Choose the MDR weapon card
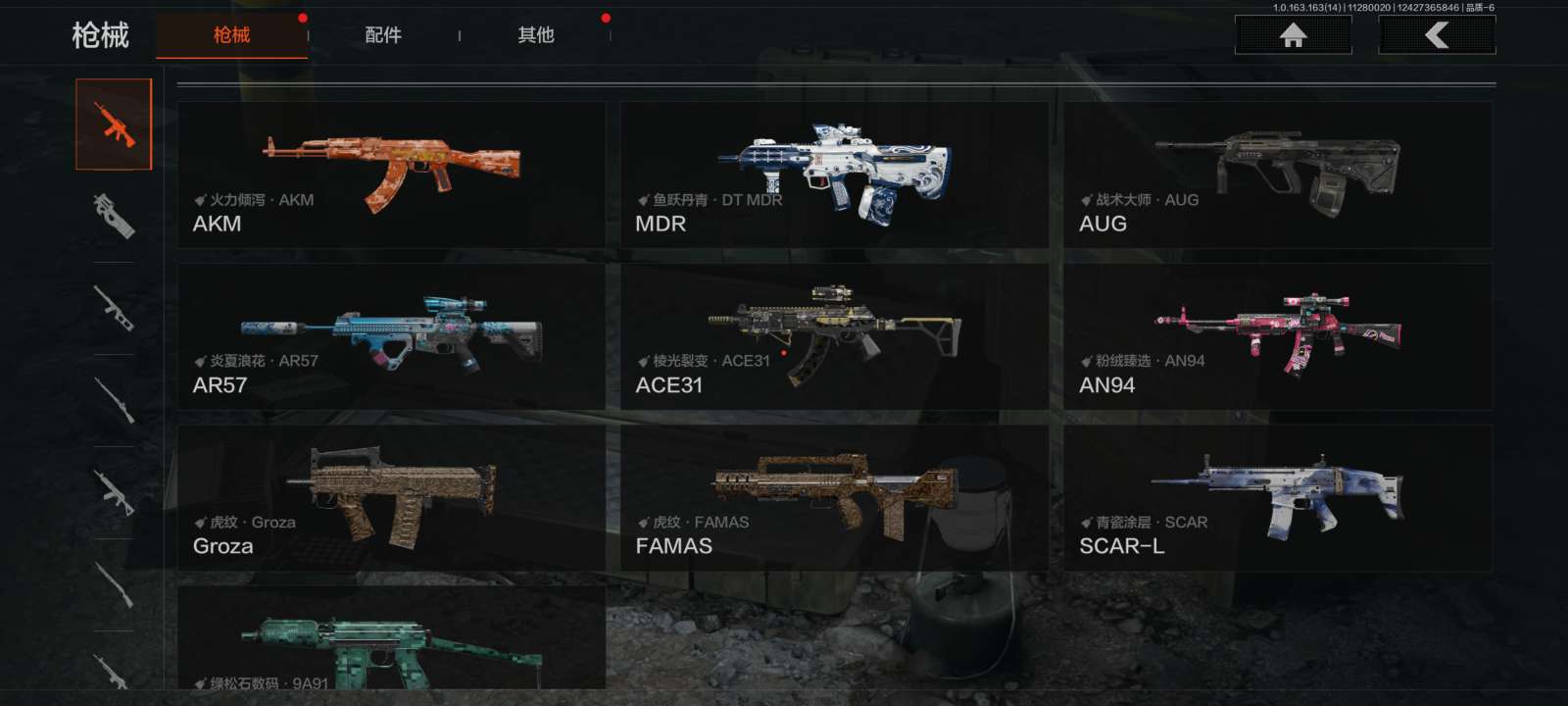Image resolution: width=1568 pixels, height=706 pixels. 834,175
